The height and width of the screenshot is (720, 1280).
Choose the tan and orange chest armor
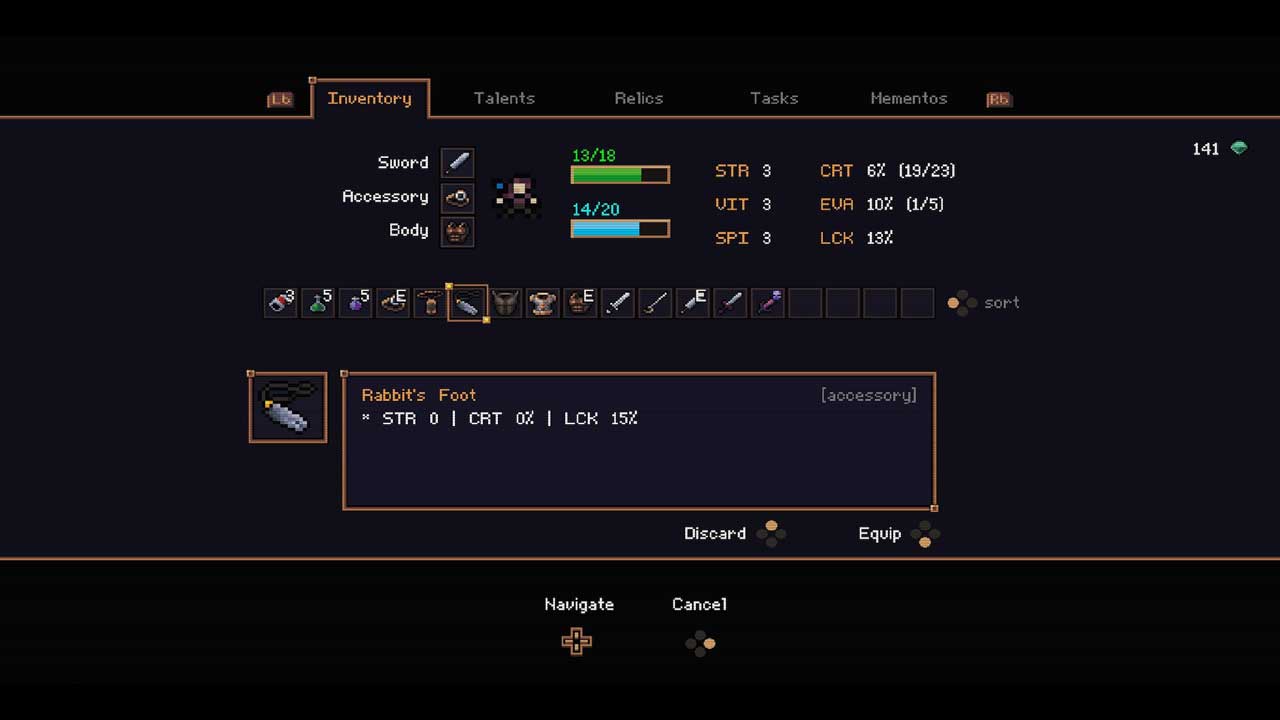coord(543,303)
